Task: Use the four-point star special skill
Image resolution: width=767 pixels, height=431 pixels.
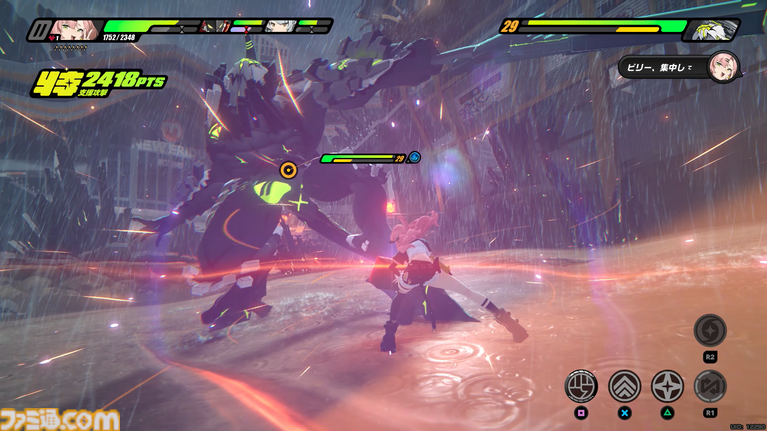Action: coord(667,385)
